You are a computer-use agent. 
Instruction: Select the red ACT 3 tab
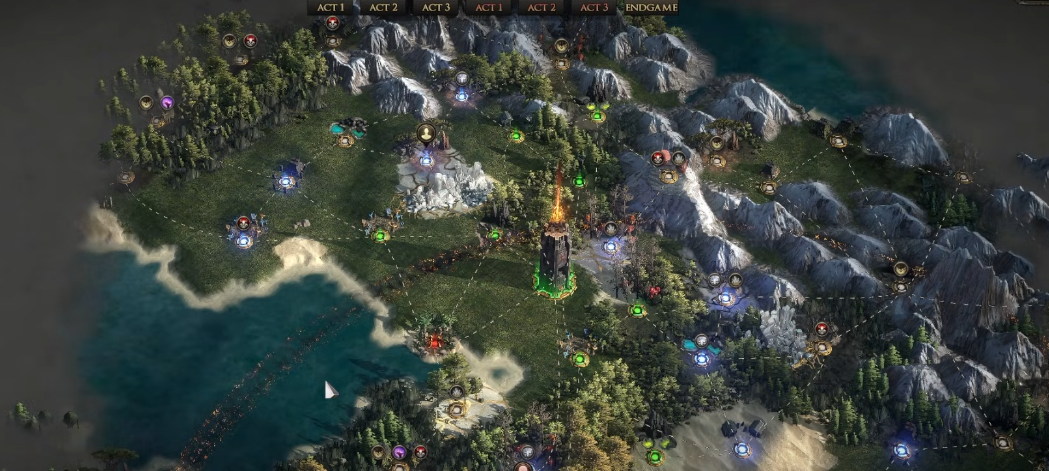coord(594,7)
